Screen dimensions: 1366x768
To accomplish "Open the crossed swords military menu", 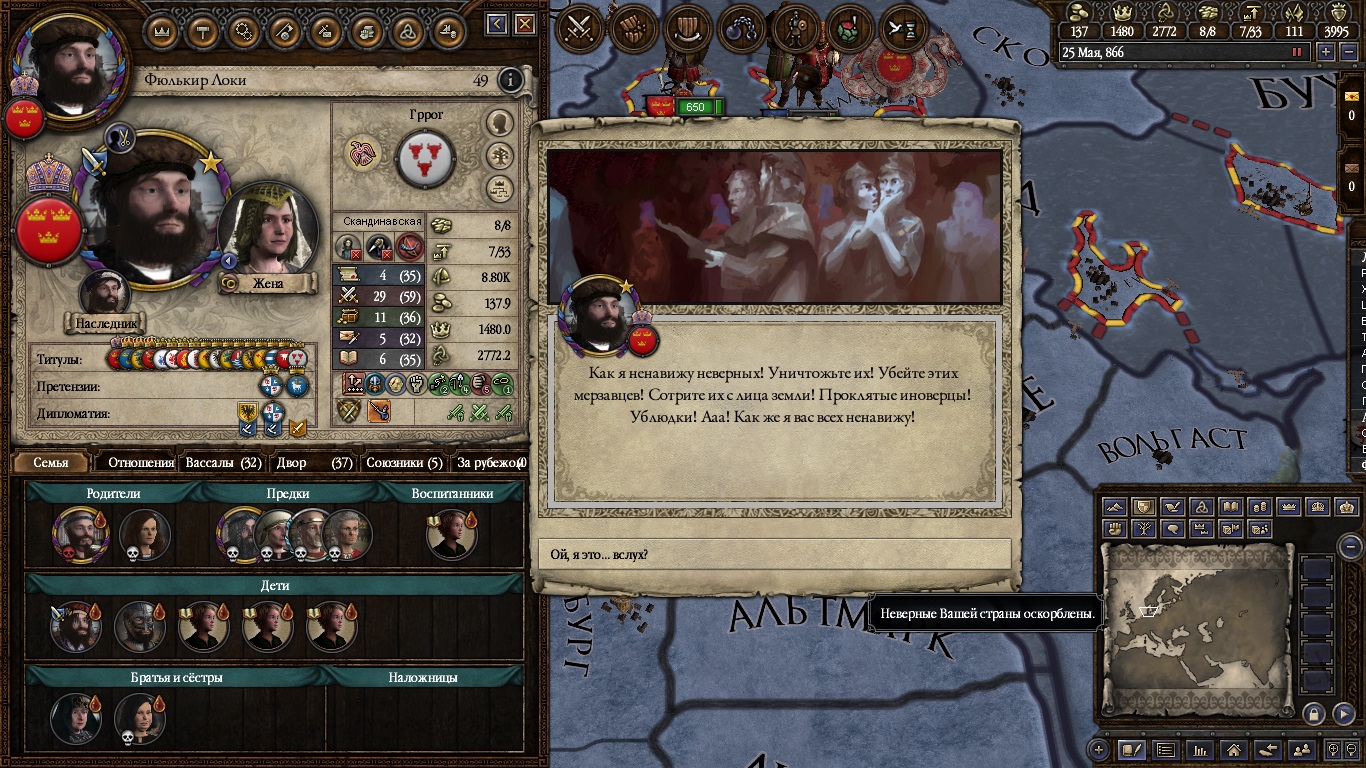I will pyautogui.click(x=577, y=28).
